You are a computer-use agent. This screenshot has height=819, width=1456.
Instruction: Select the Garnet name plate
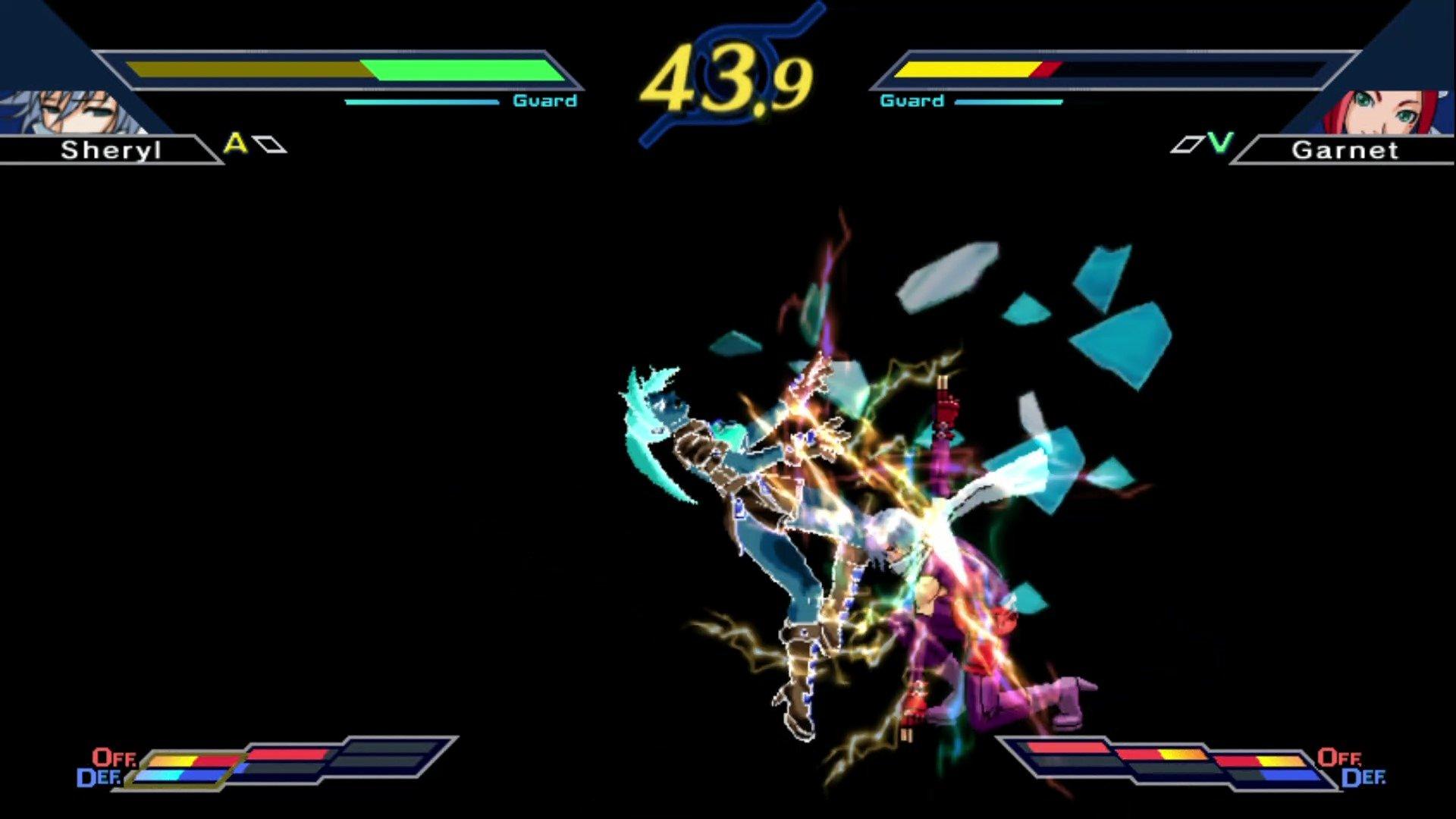coord(1346,150)
